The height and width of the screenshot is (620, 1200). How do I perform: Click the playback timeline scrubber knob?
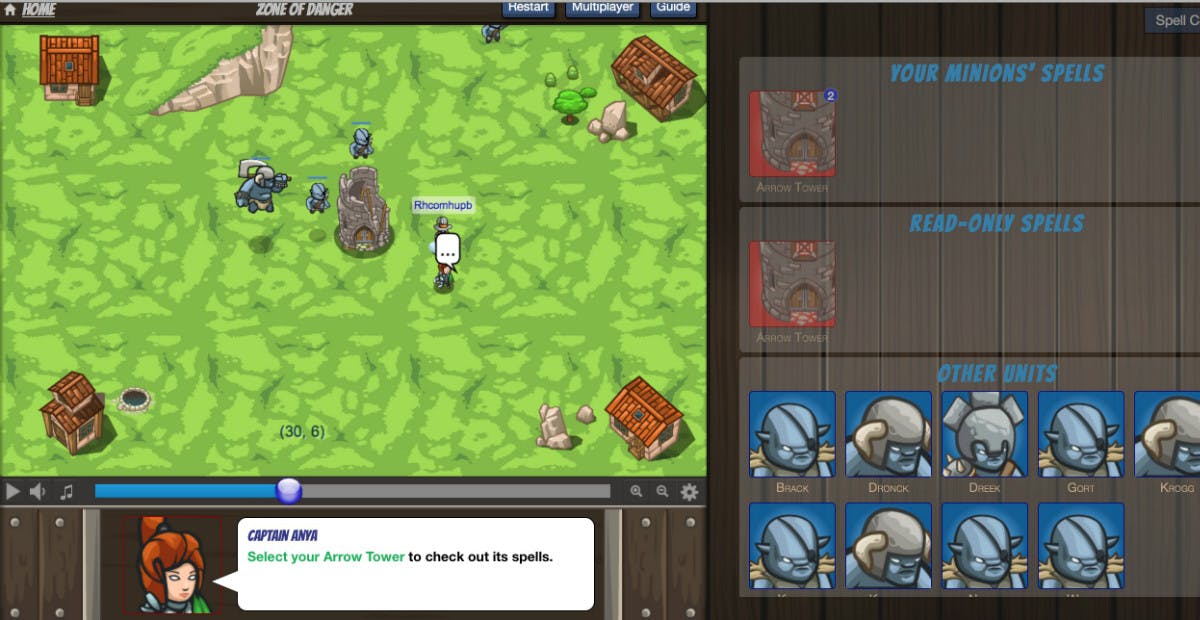tap(288, 491)
